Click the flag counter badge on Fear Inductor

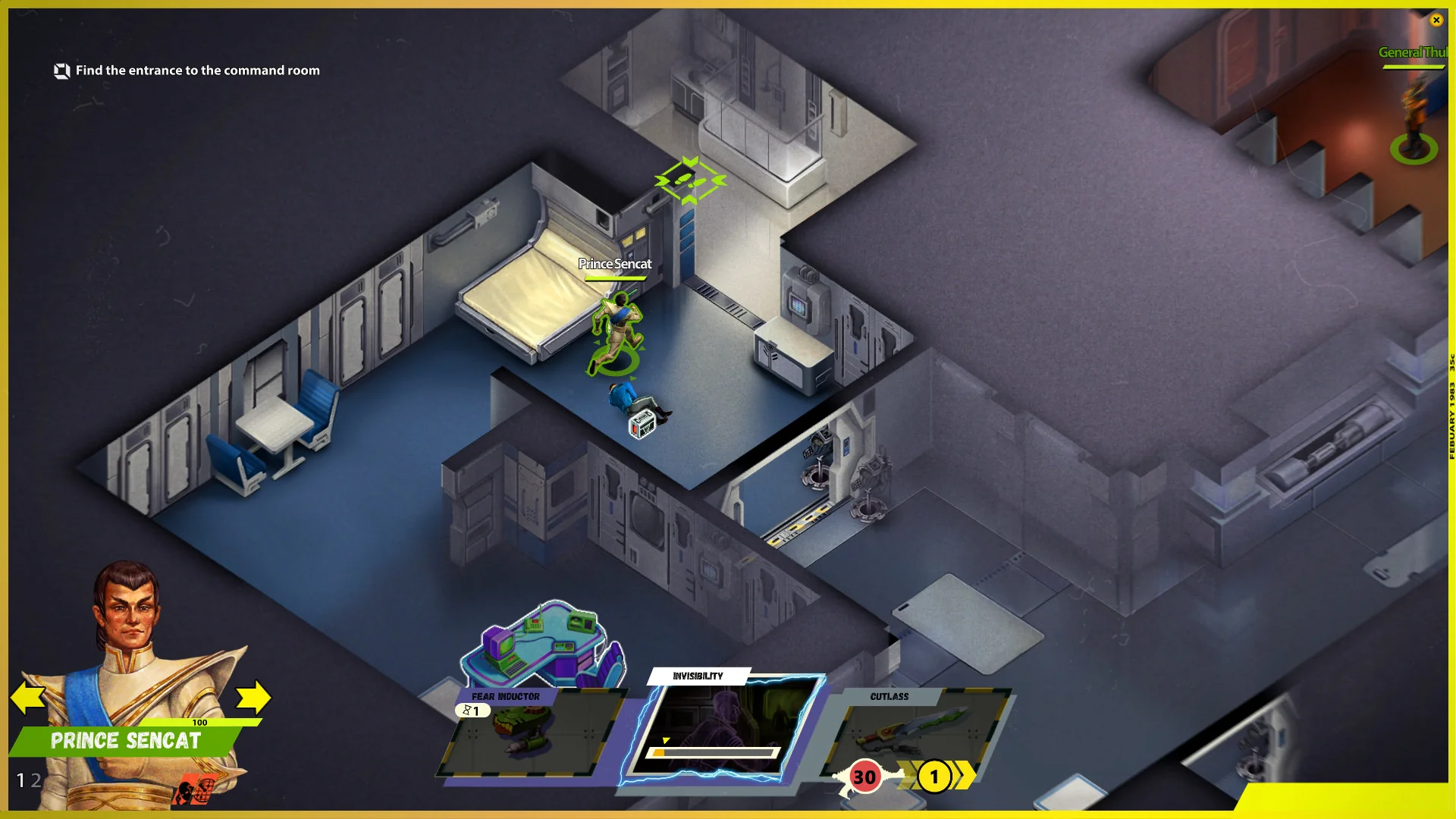pyautogui.click(x=472, y=711)
